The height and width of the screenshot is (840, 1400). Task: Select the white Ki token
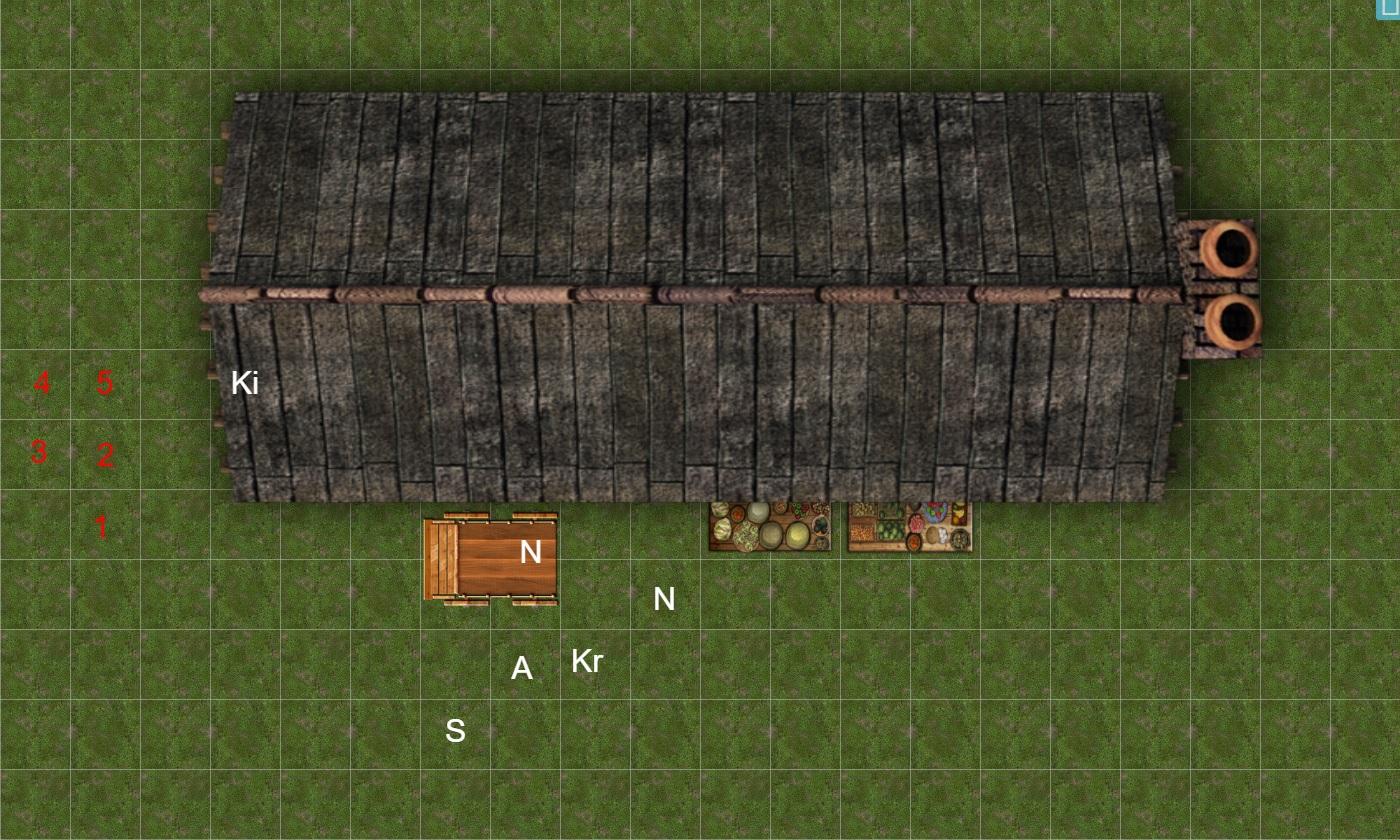(245, 383)
